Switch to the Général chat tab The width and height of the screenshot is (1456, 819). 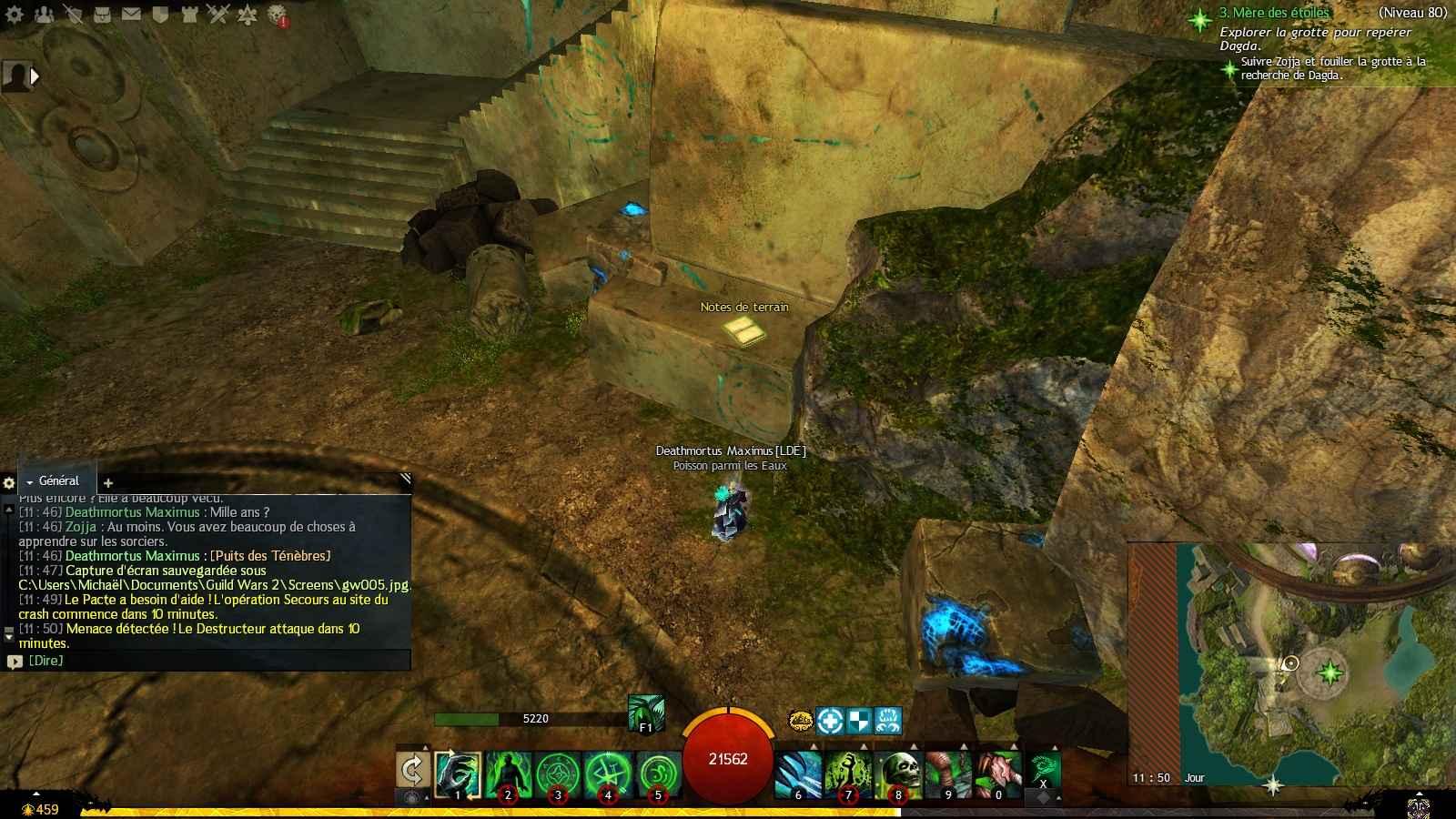[58, 481]
